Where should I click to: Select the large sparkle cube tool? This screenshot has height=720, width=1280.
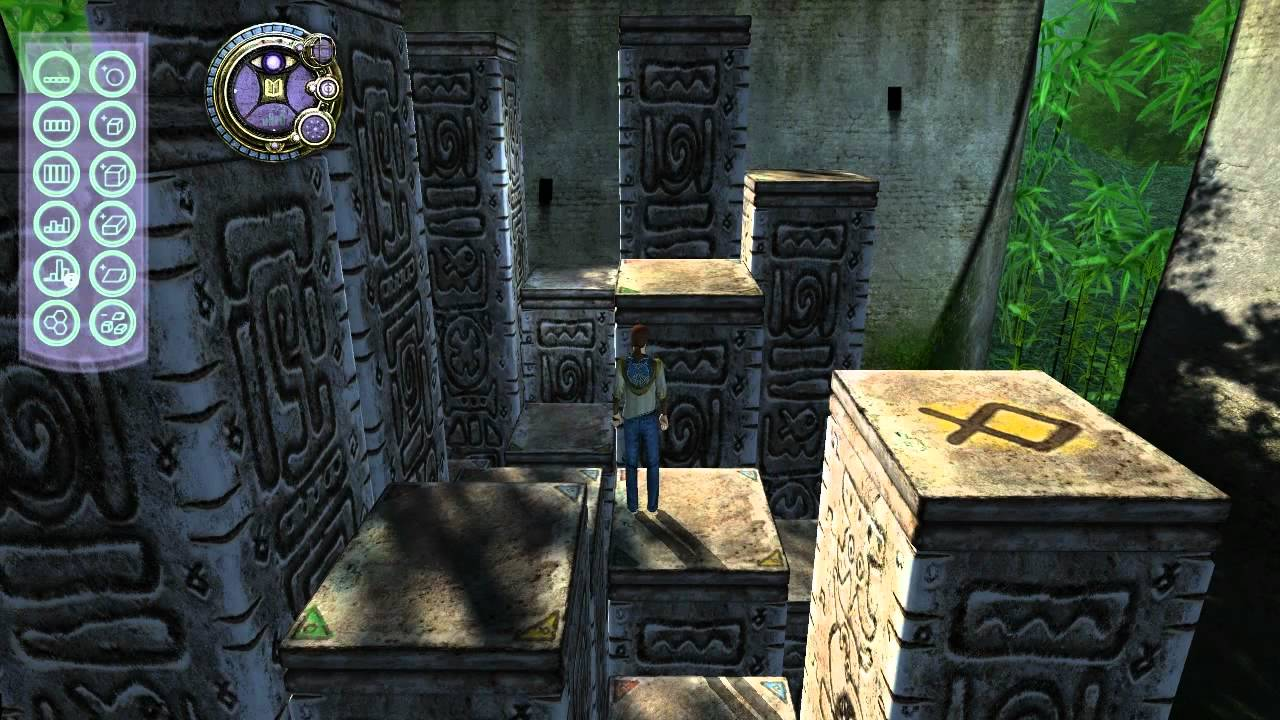tap(112, 173)
